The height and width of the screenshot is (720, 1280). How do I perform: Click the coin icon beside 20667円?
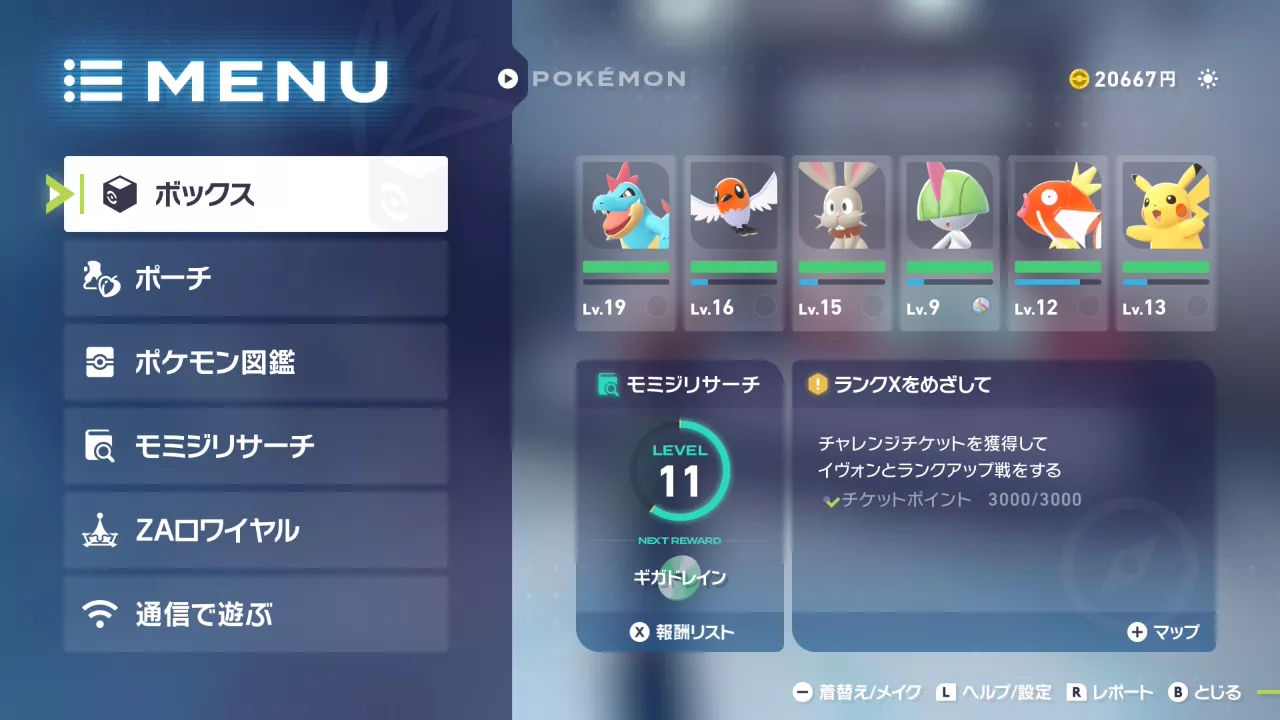tap(1079, 79)
